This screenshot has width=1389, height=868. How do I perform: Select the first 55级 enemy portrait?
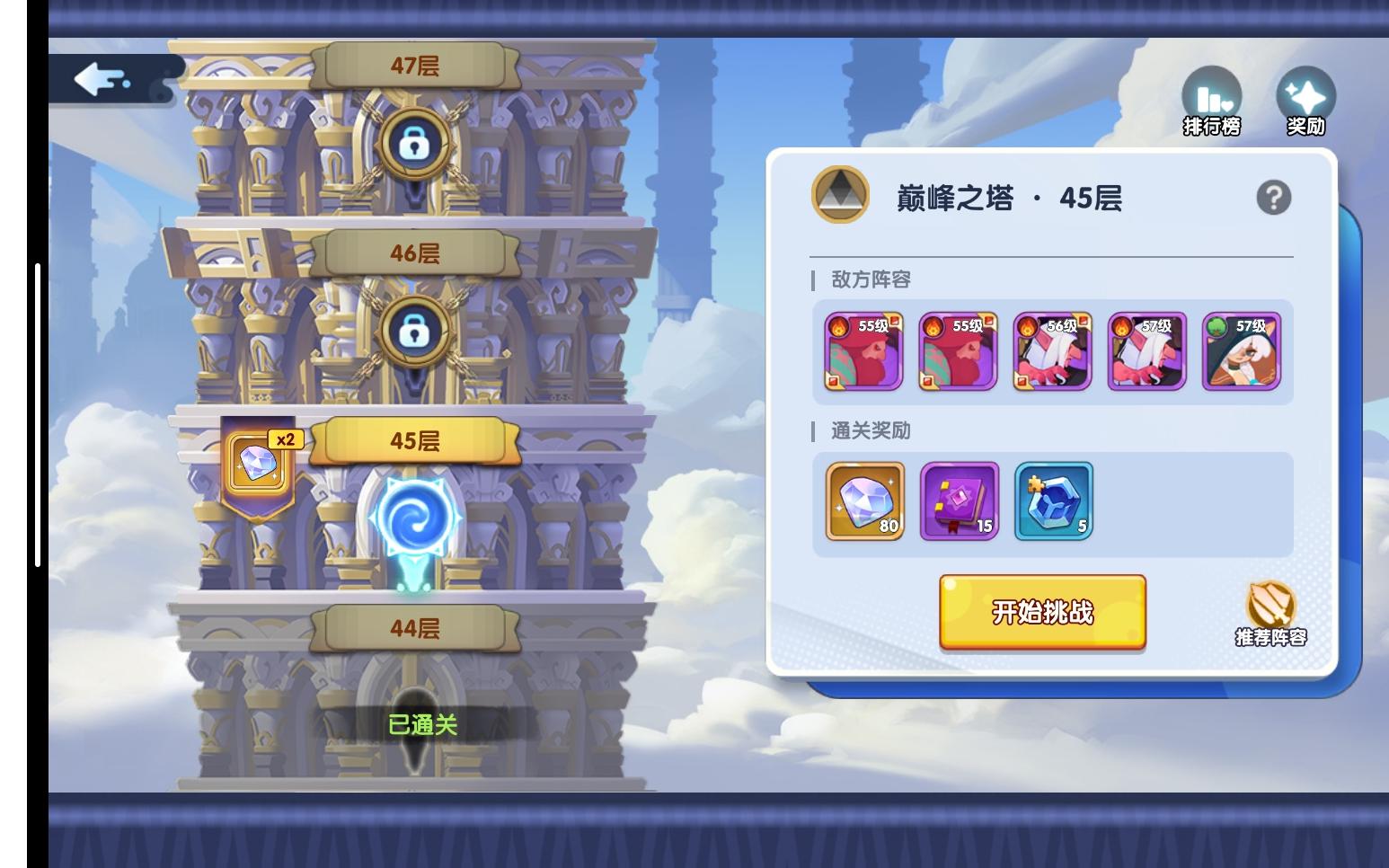(x=863, y=350)
